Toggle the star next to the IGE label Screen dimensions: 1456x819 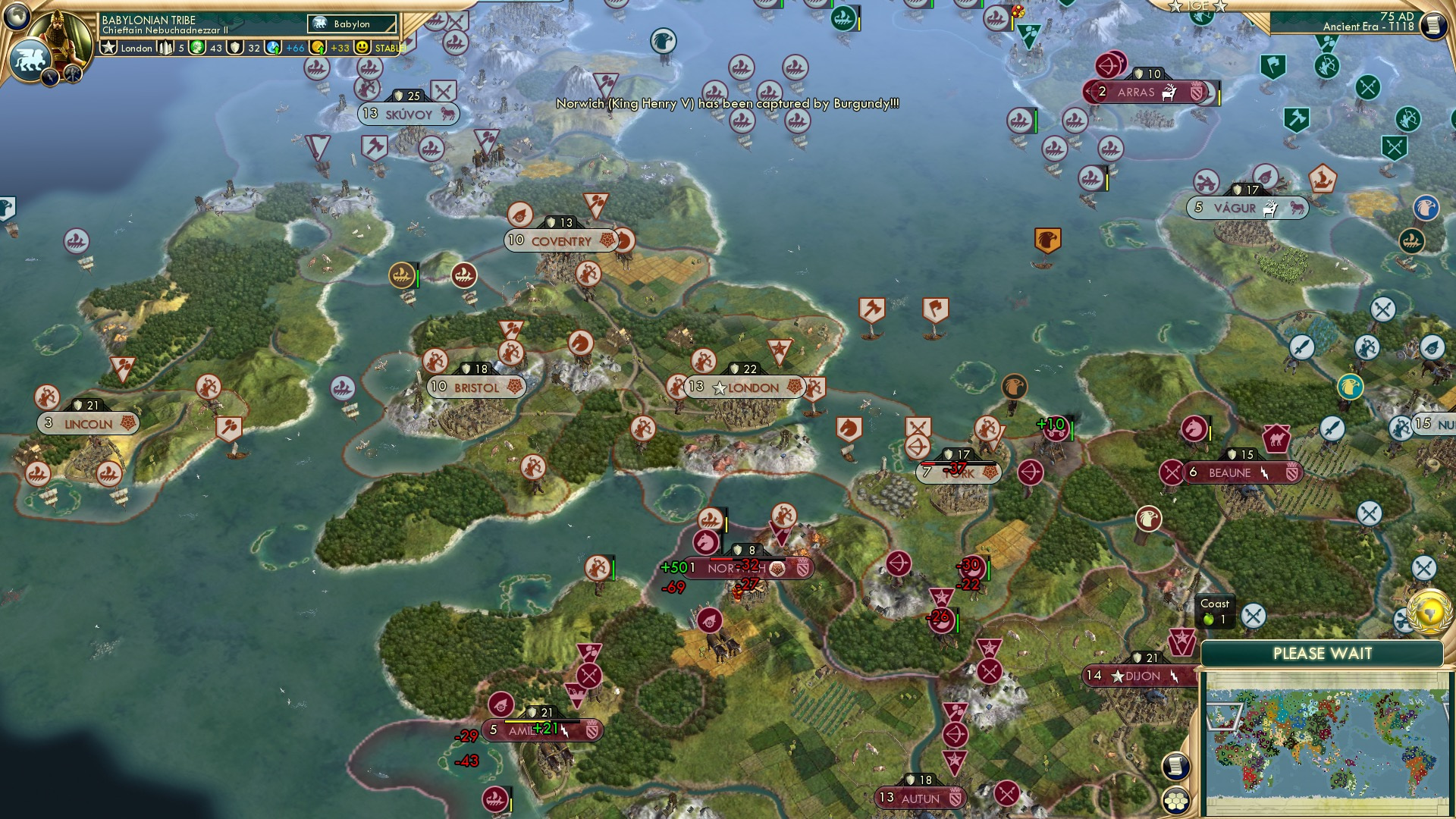click(x=1176, y=7)
